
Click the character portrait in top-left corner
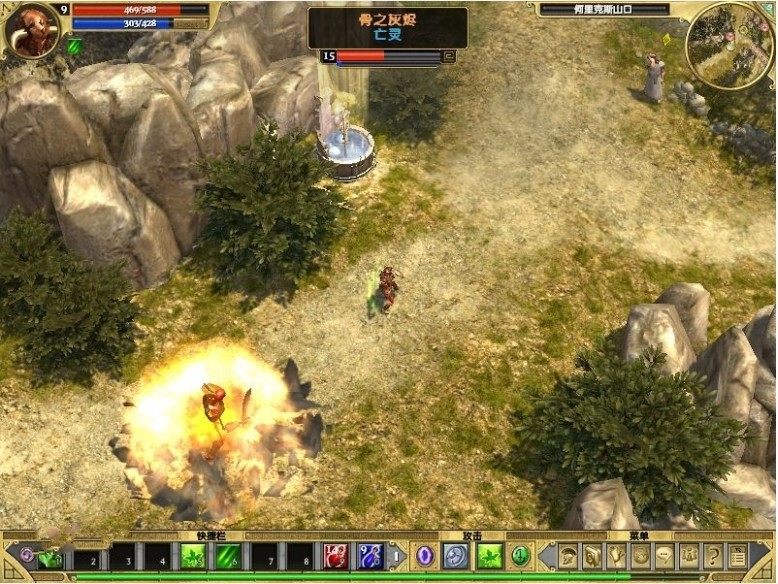pyautogui.click(x=32, y=29)
